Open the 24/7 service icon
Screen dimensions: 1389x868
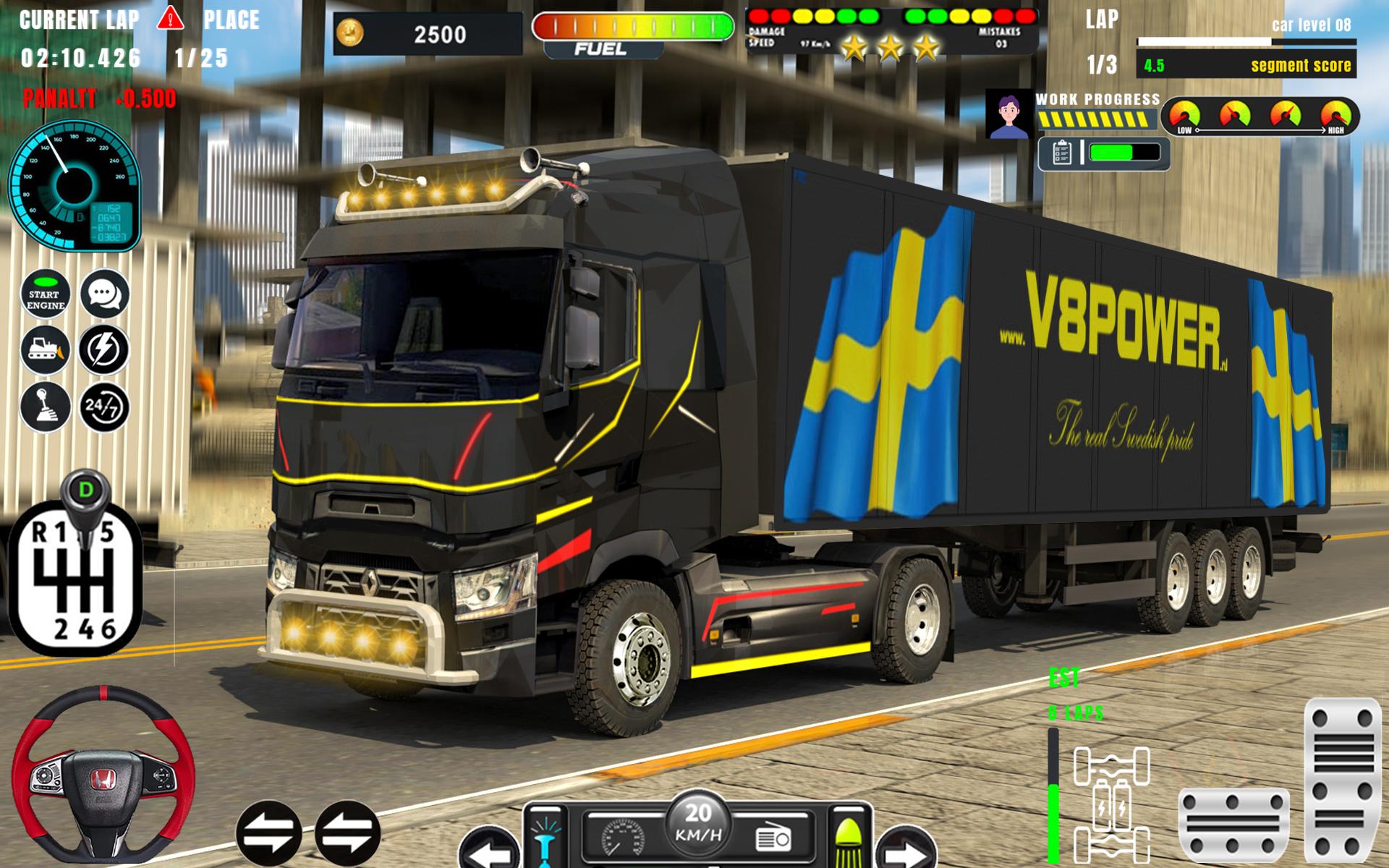[104, 407]
